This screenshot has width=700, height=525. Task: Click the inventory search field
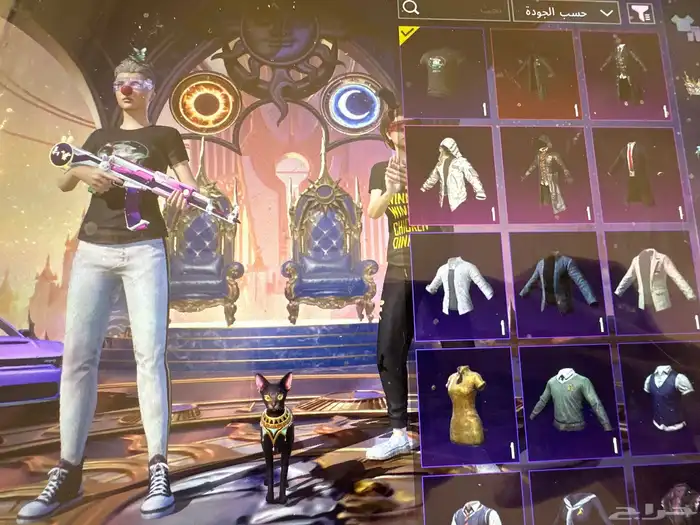click(453, 11)
